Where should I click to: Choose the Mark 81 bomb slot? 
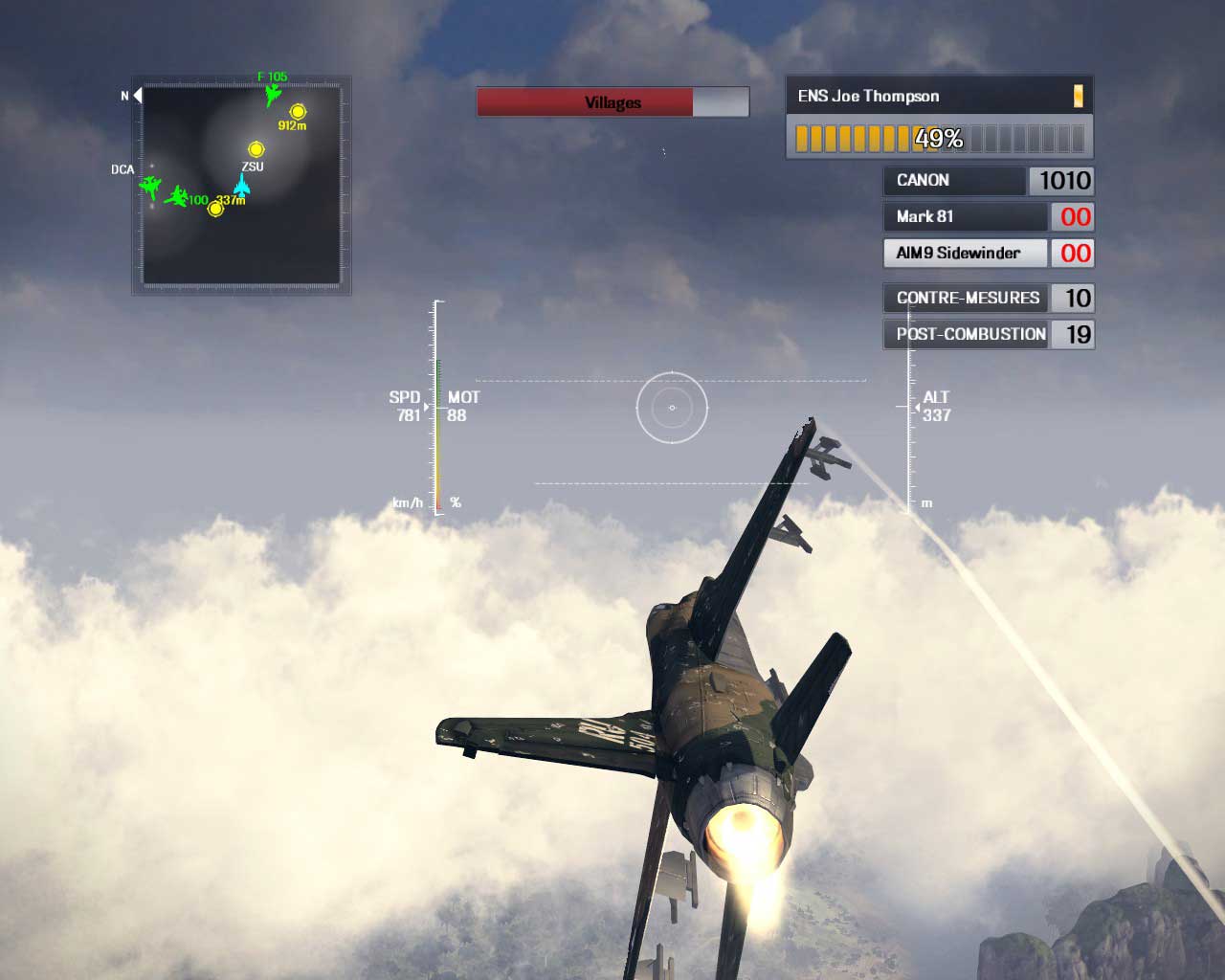964,217
